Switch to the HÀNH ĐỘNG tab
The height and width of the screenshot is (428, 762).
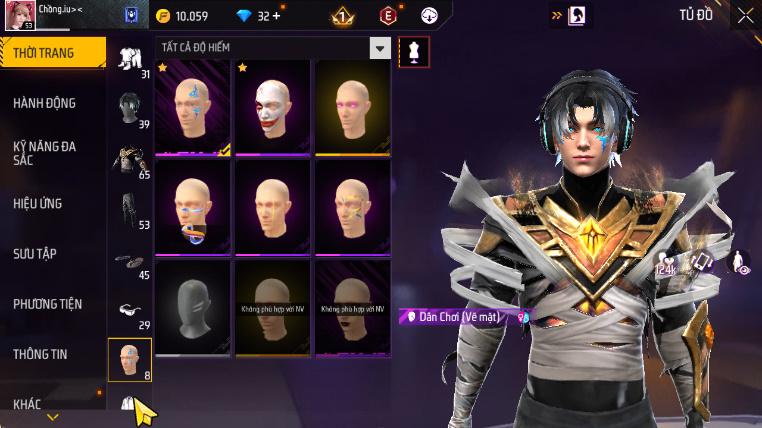point(45,103)
